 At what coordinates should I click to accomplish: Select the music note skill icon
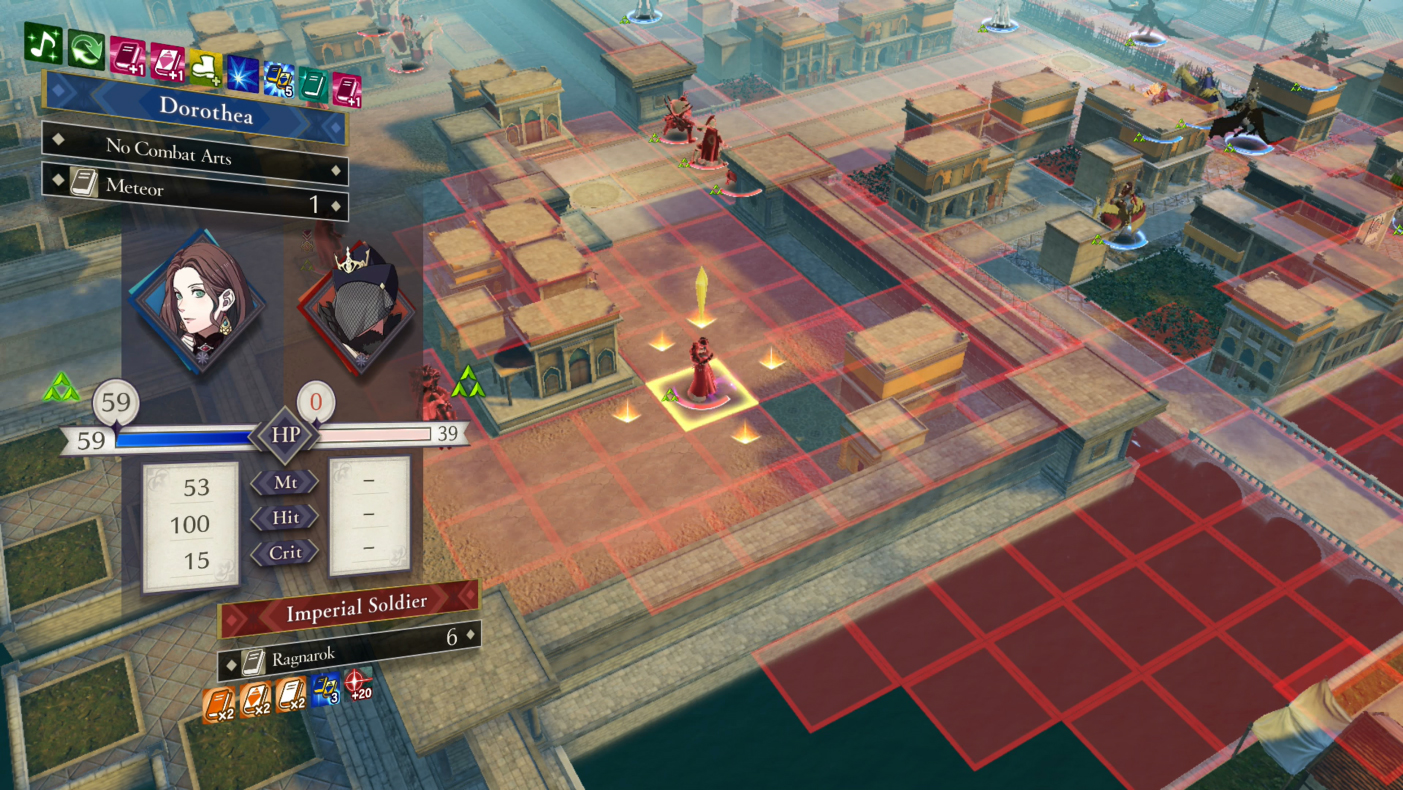pos(44,44)
